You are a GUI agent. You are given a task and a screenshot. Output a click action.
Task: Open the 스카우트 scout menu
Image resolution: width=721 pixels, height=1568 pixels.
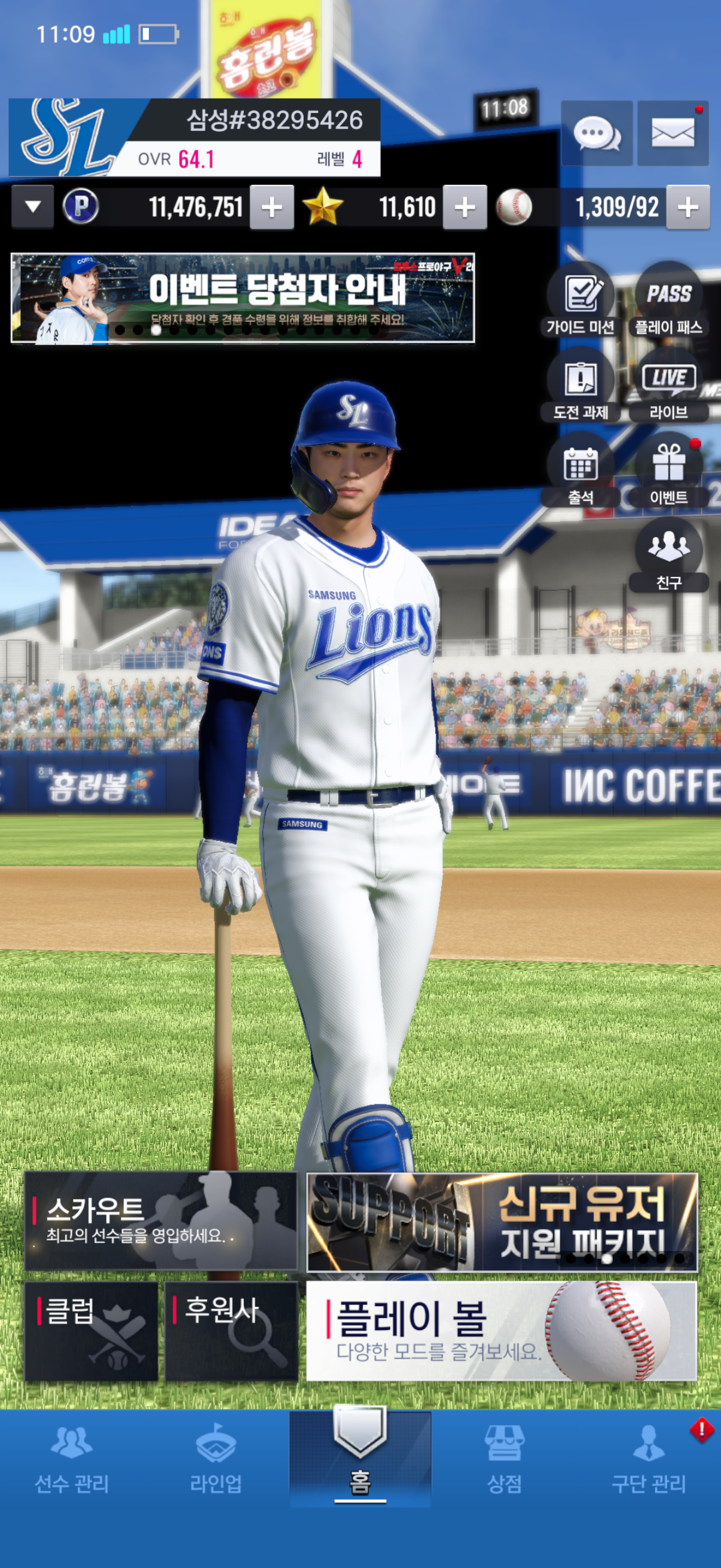click(x=161, y=1222)
